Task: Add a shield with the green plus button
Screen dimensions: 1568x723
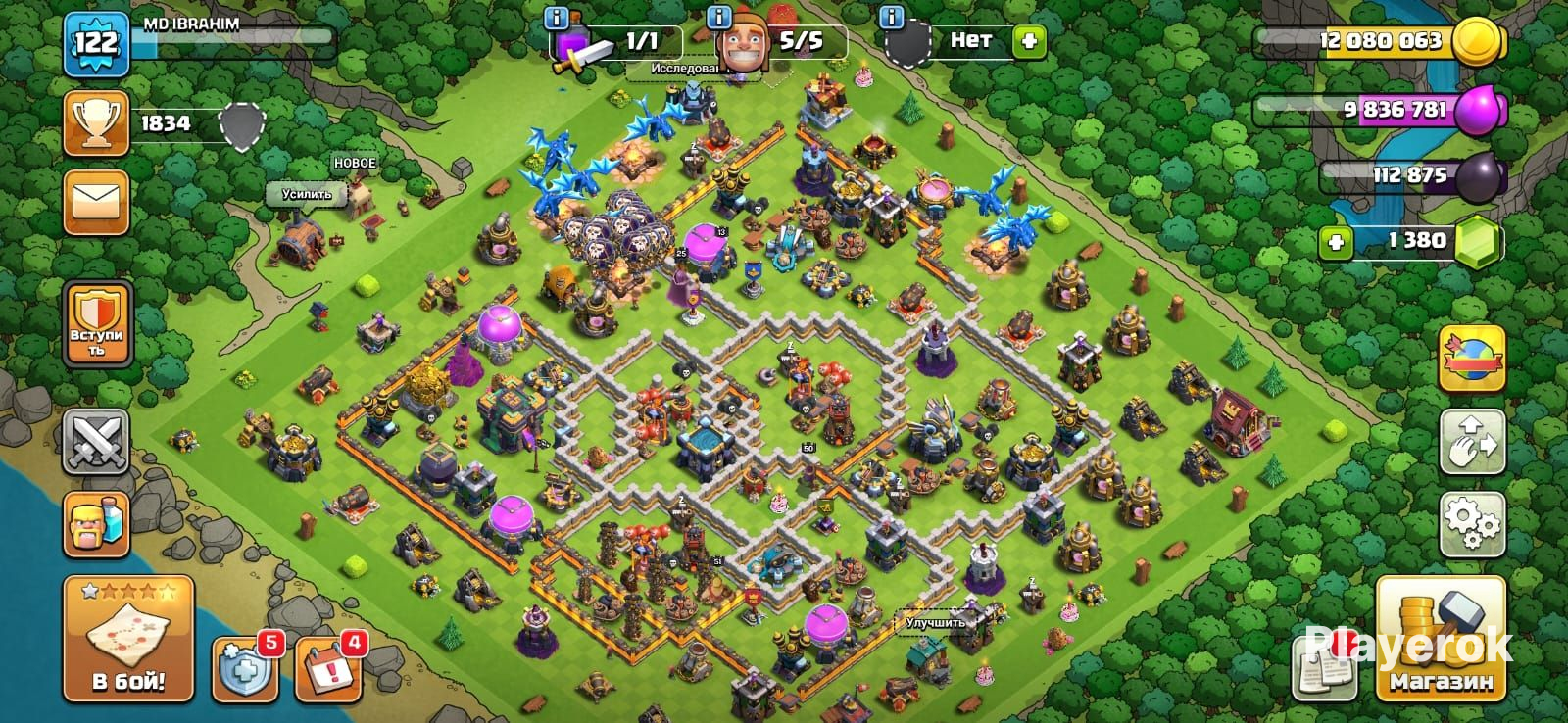Action: pyautogui.click(x=1029, y=41)
